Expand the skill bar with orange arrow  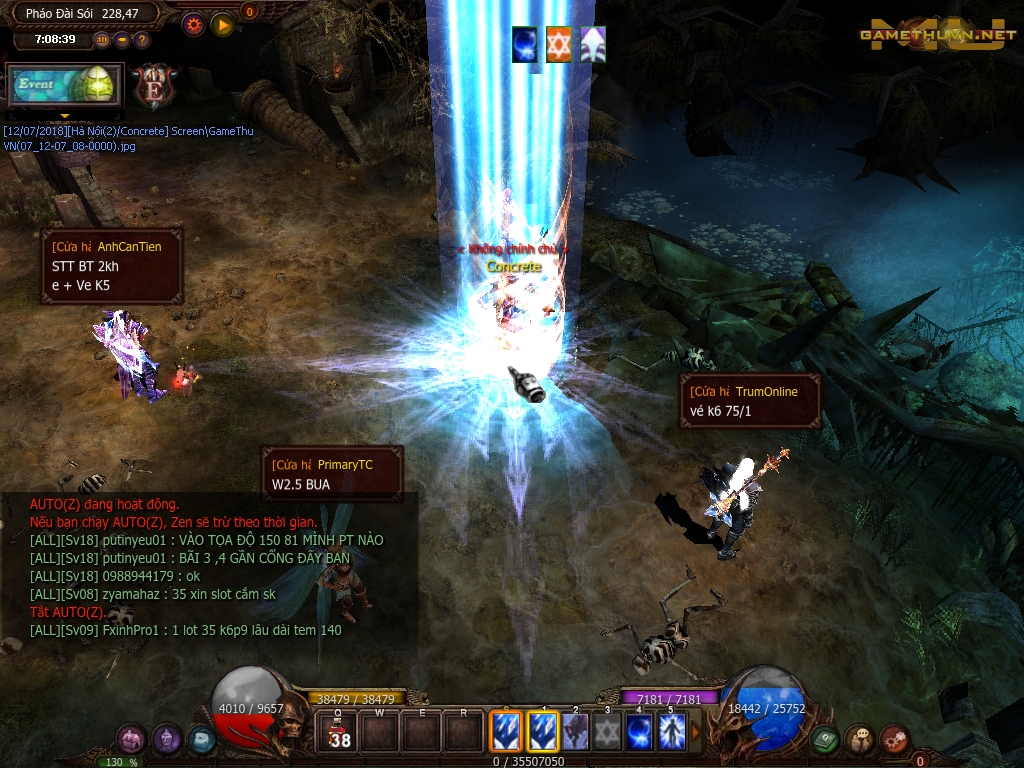coord(696,732)
